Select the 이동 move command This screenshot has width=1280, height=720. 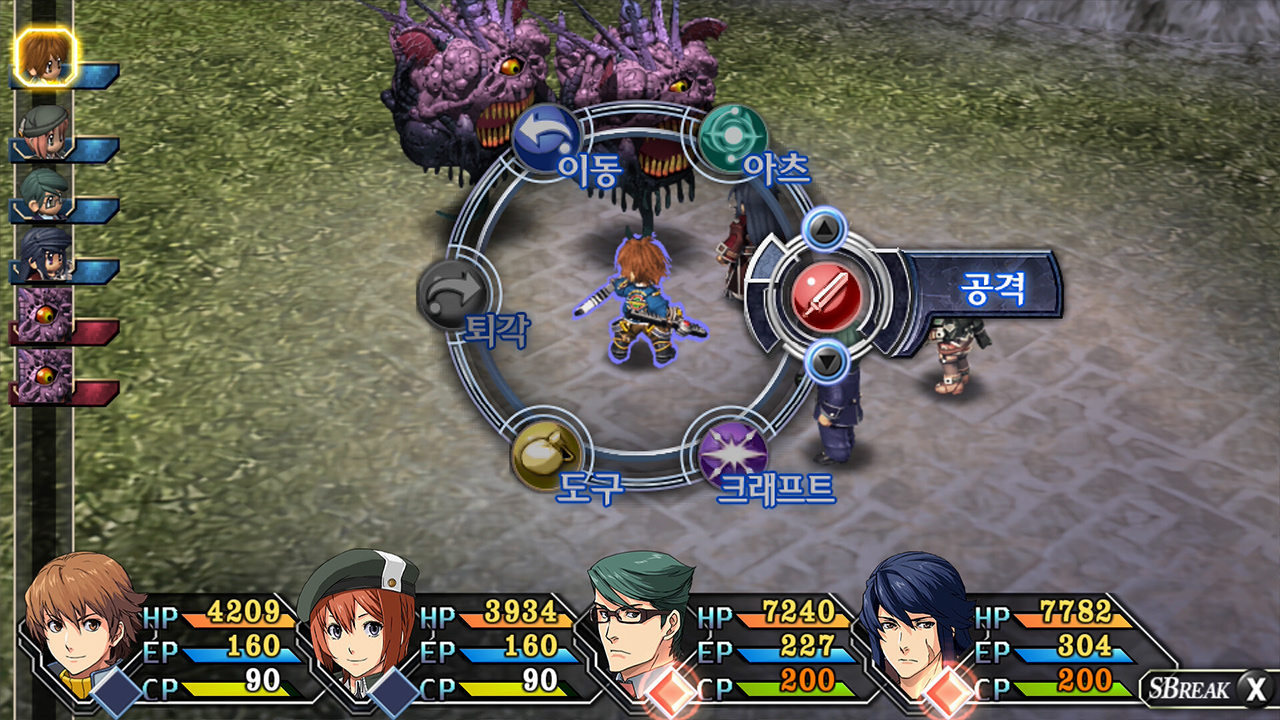tap(546, 138)
